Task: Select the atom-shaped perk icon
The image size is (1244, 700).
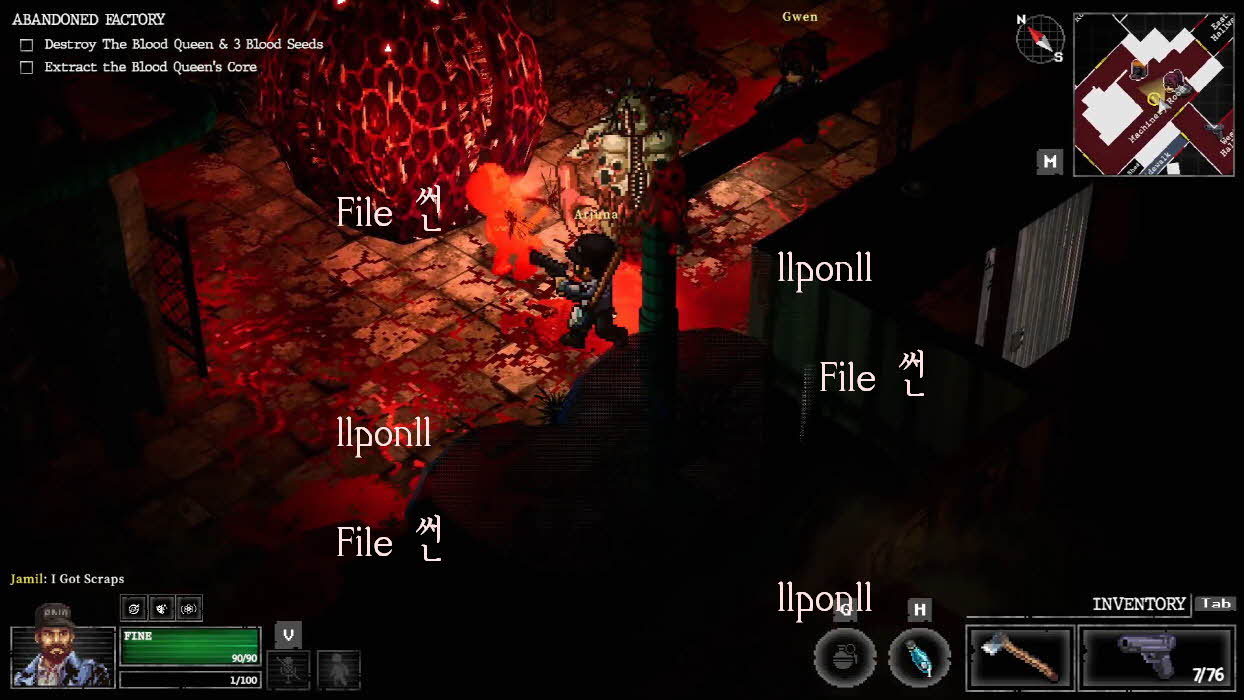Action: click(188, 608)
